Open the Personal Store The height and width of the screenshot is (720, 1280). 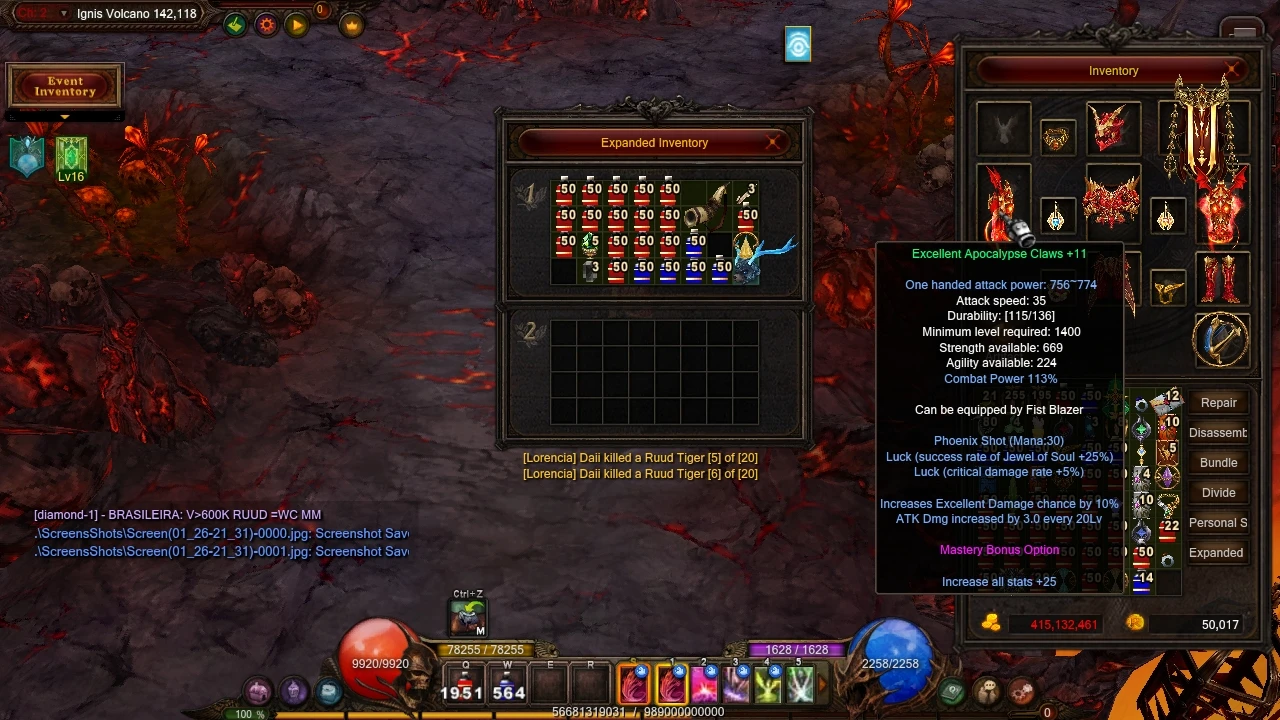click(x=1217, y=523)
